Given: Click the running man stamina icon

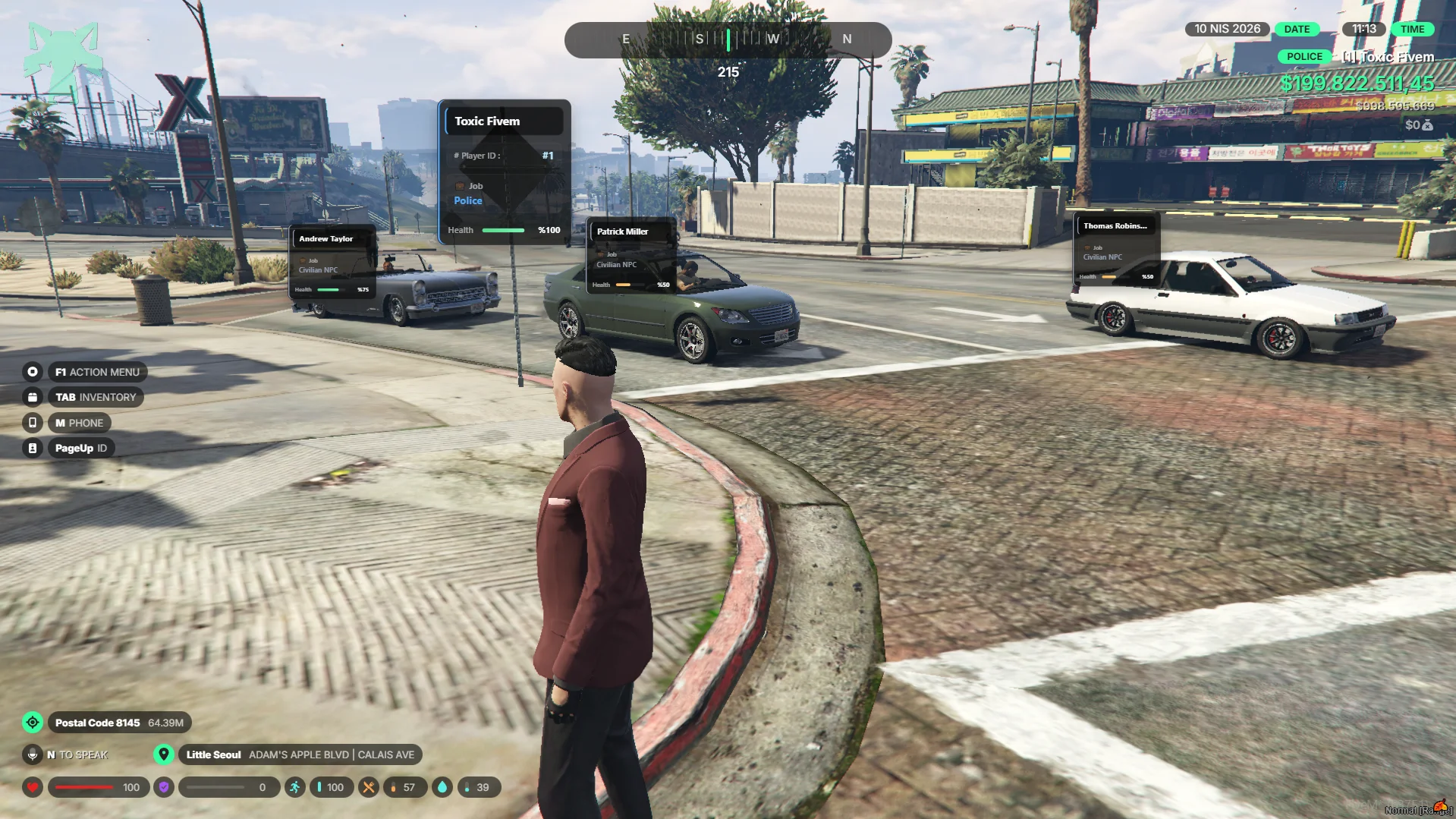Looking at the screenshot, I should pos(294,787).
